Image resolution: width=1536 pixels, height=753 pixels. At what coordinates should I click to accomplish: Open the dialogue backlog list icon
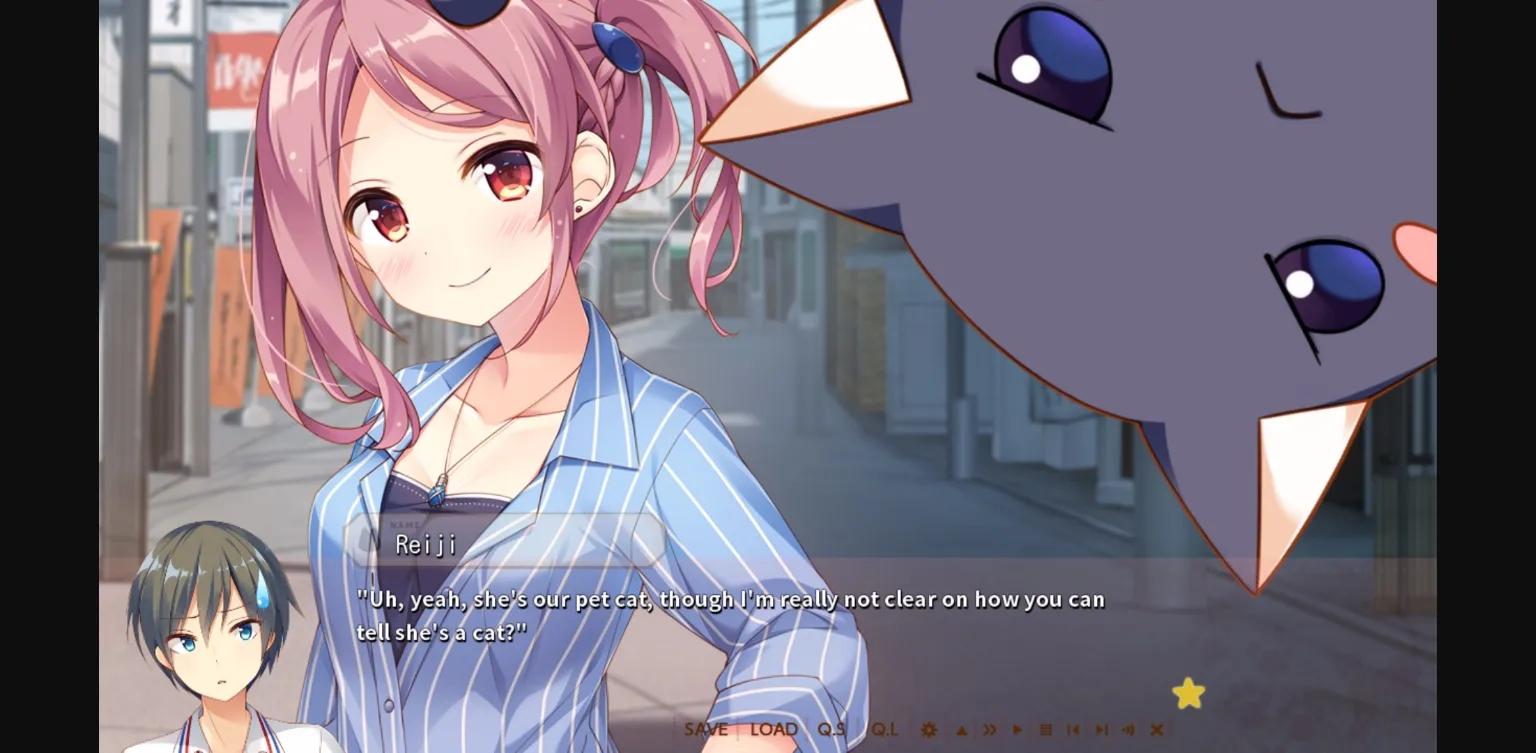coord(1045,729)
